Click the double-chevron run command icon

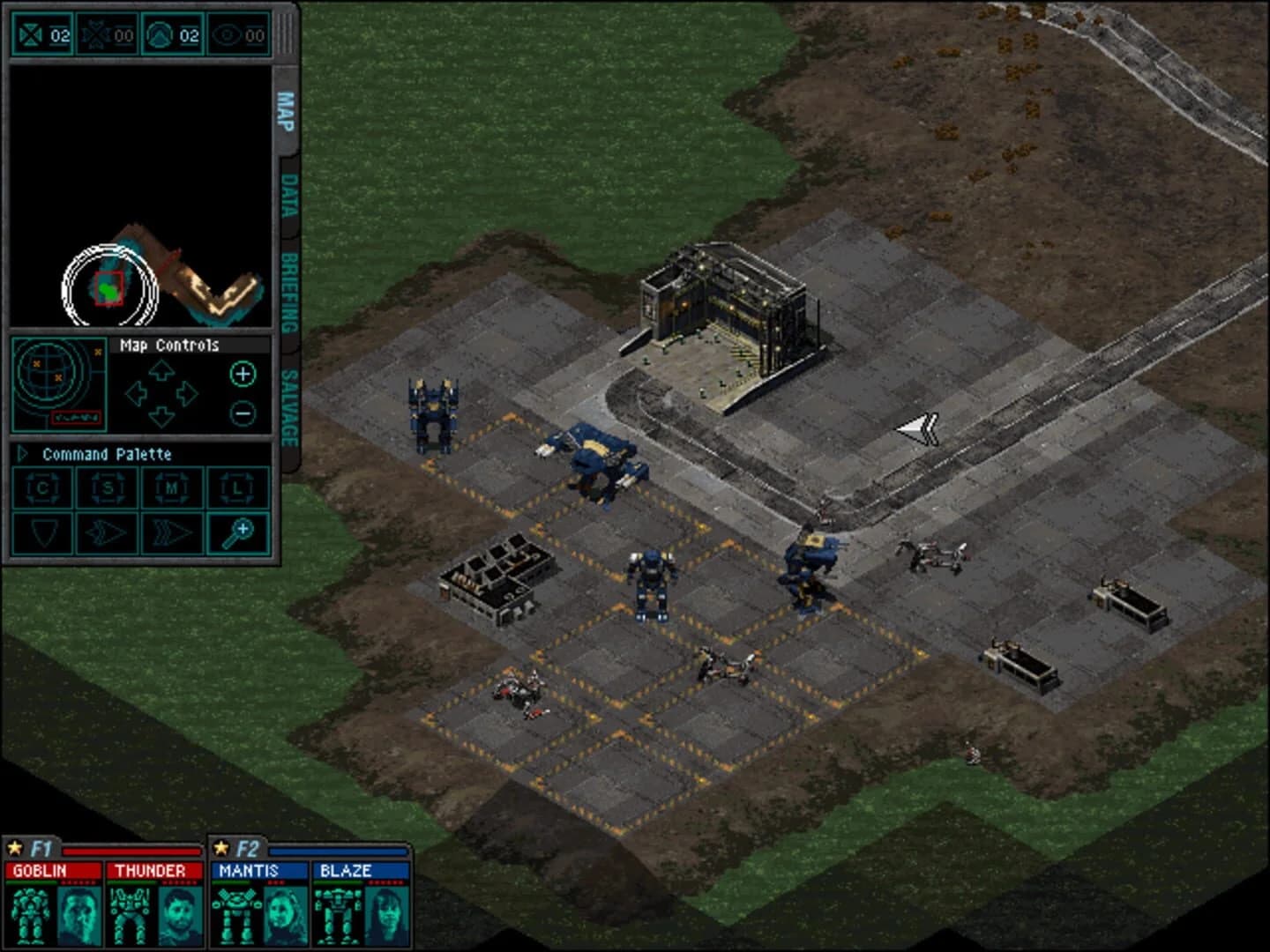click(x=173, y=533)
